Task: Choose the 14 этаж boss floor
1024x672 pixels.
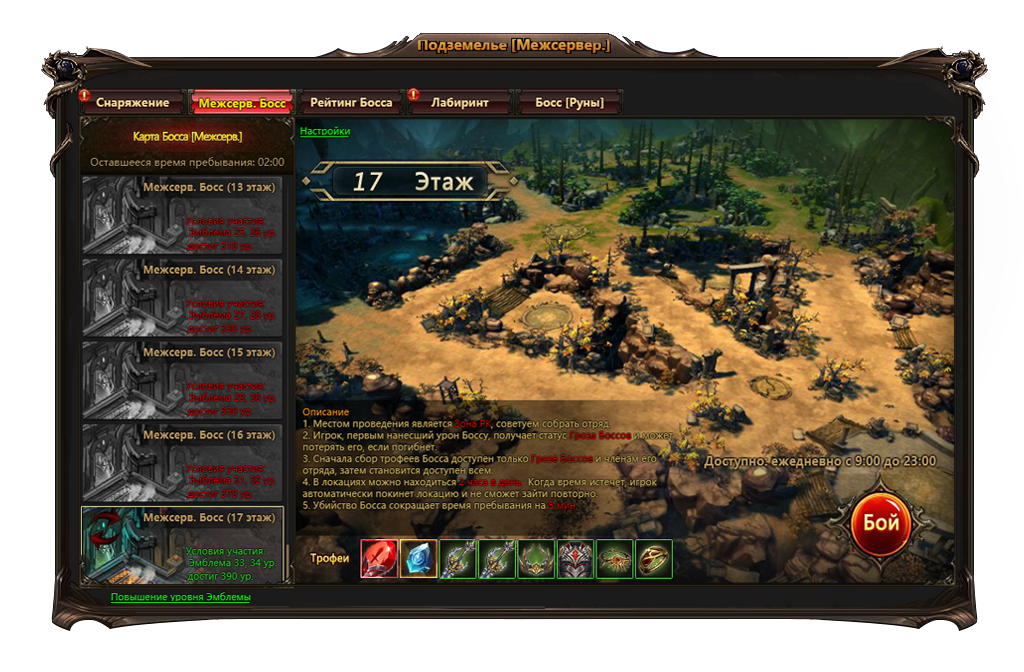Action: tap(182, 298)
